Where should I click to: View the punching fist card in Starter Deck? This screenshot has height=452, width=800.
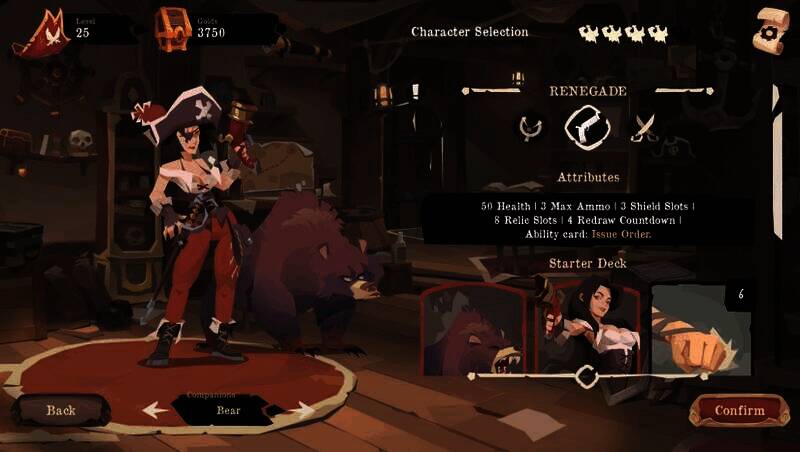pos(701,328)
